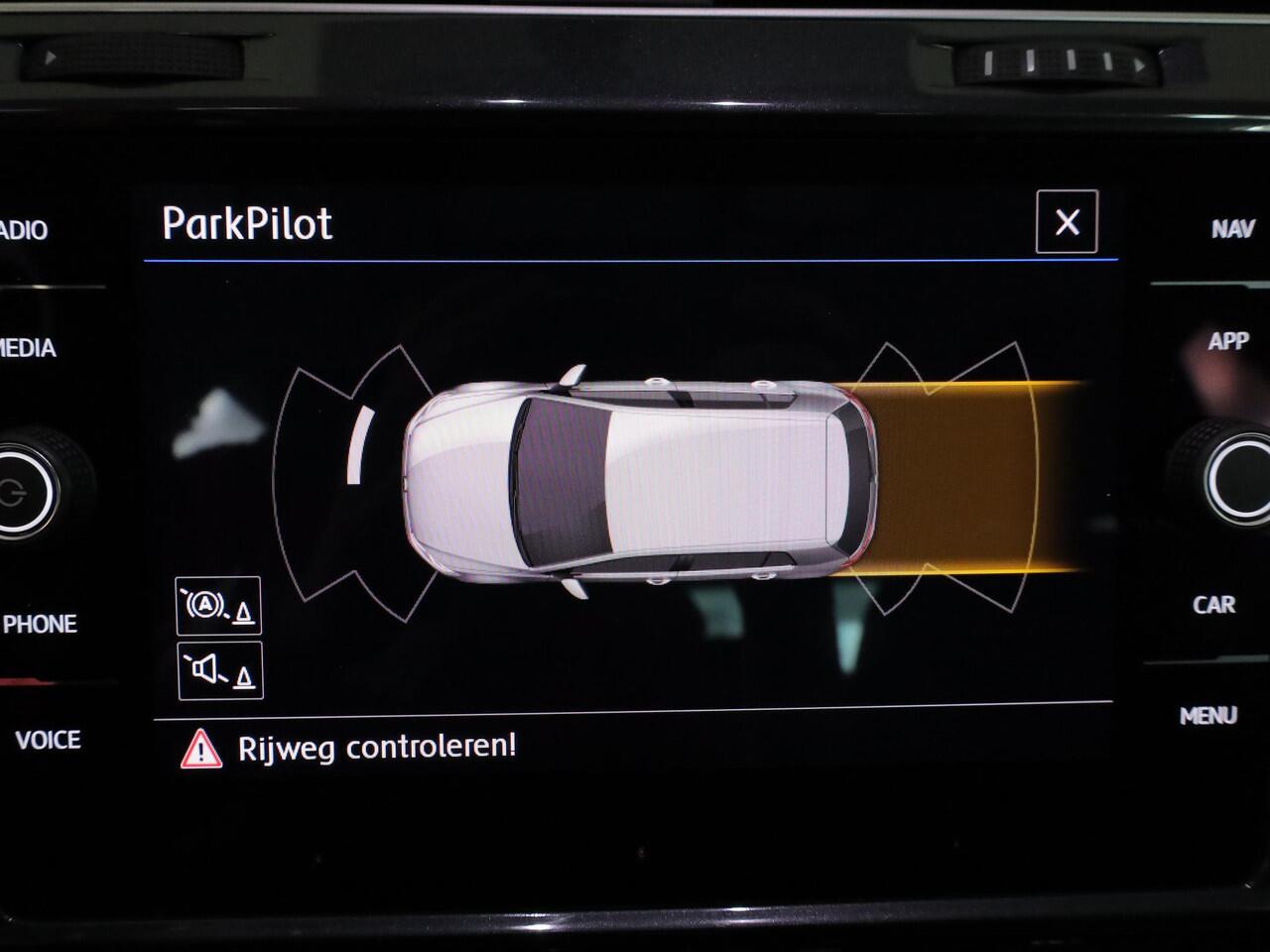
Task: Mute the parking sensor acoustic warning
Action: 219,672
